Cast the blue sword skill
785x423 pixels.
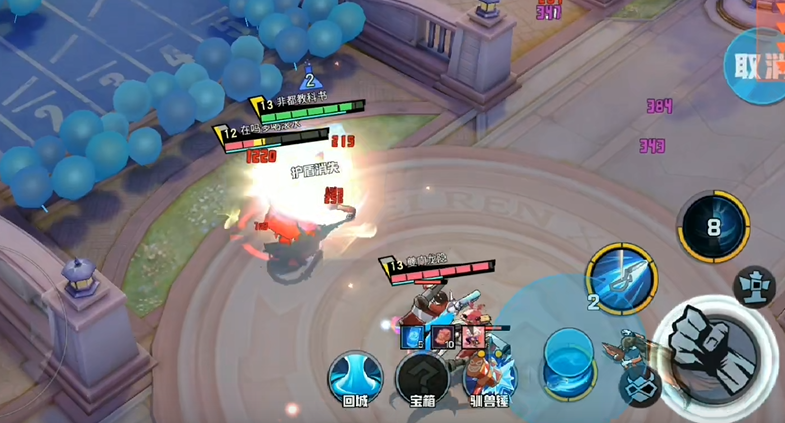point(621,277)
